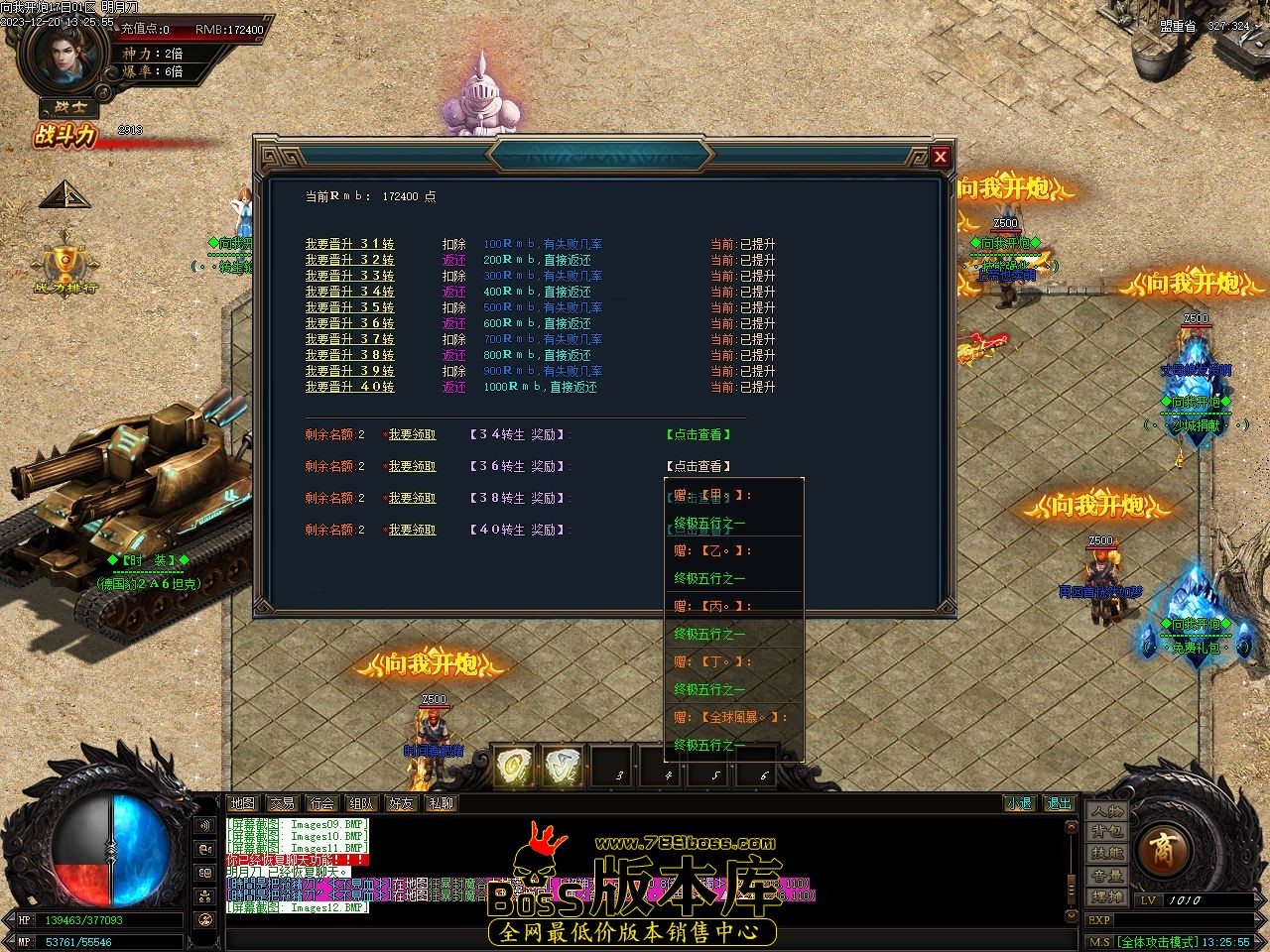1270x952 pixels.
Task: Choose the promote to 40 转 link
Action: (349, 387)
